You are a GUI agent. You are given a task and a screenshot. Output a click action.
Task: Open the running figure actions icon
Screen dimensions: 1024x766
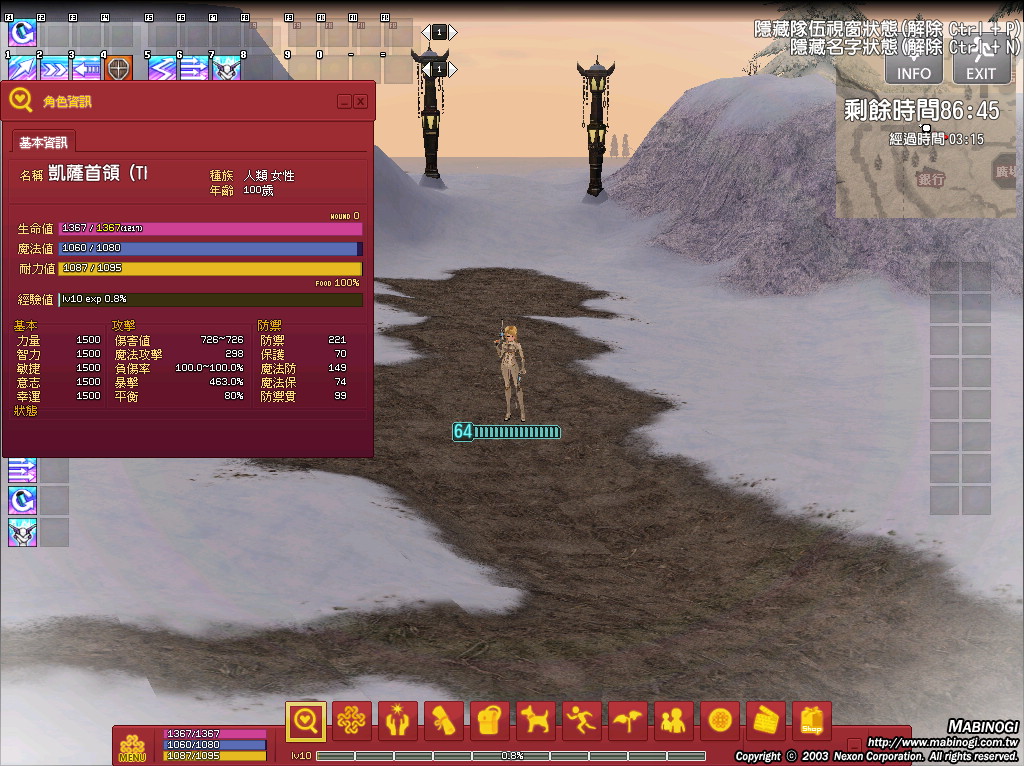(x=582, y=720)
